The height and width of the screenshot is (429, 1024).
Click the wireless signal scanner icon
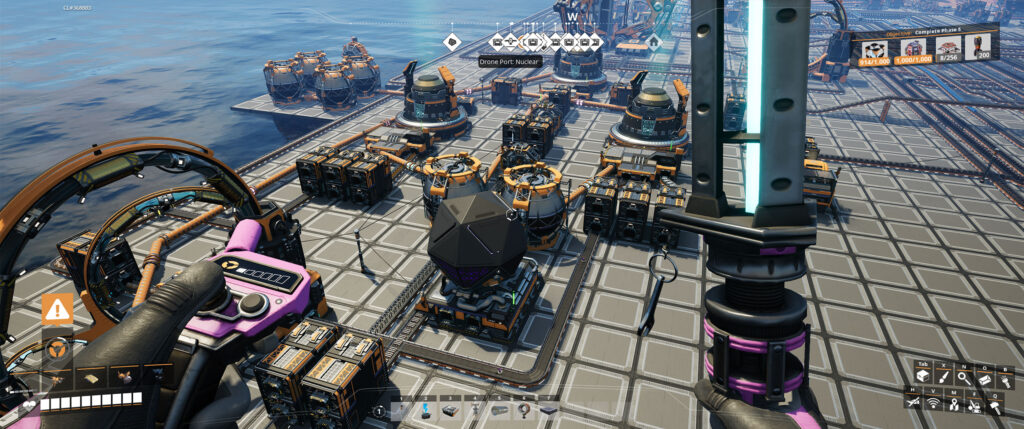point(933,404)
